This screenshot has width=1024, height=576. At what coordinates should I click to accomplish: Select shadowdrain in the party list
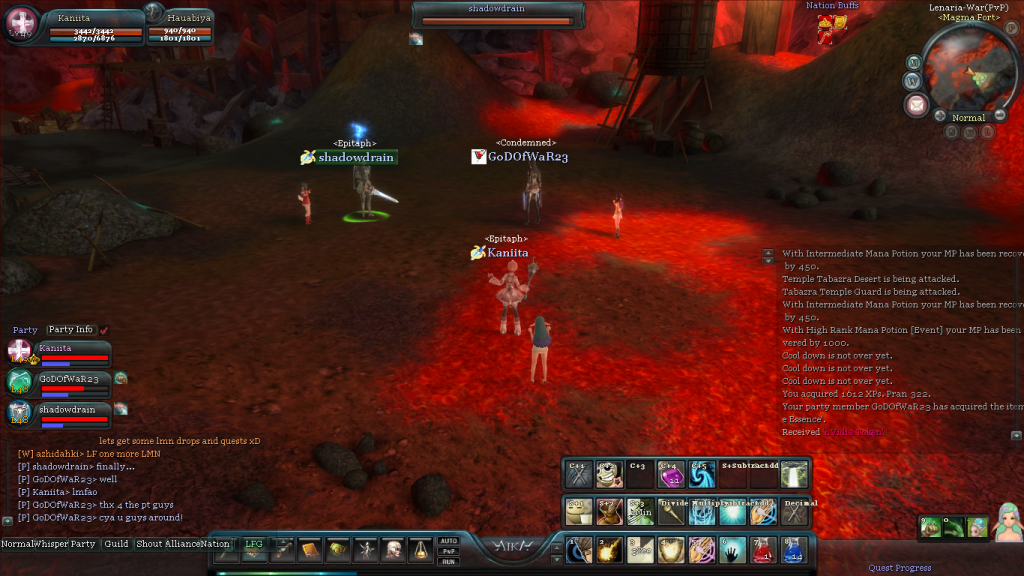point(68,410)
